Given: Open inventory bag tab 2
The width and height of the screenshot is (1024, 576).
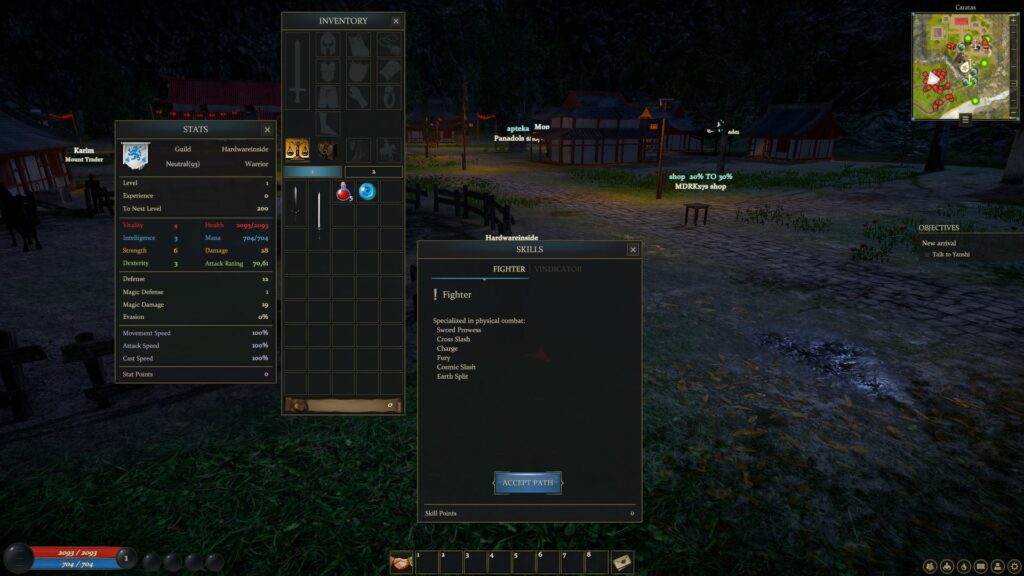Looking at the screenshot, I should click(373, 172).
